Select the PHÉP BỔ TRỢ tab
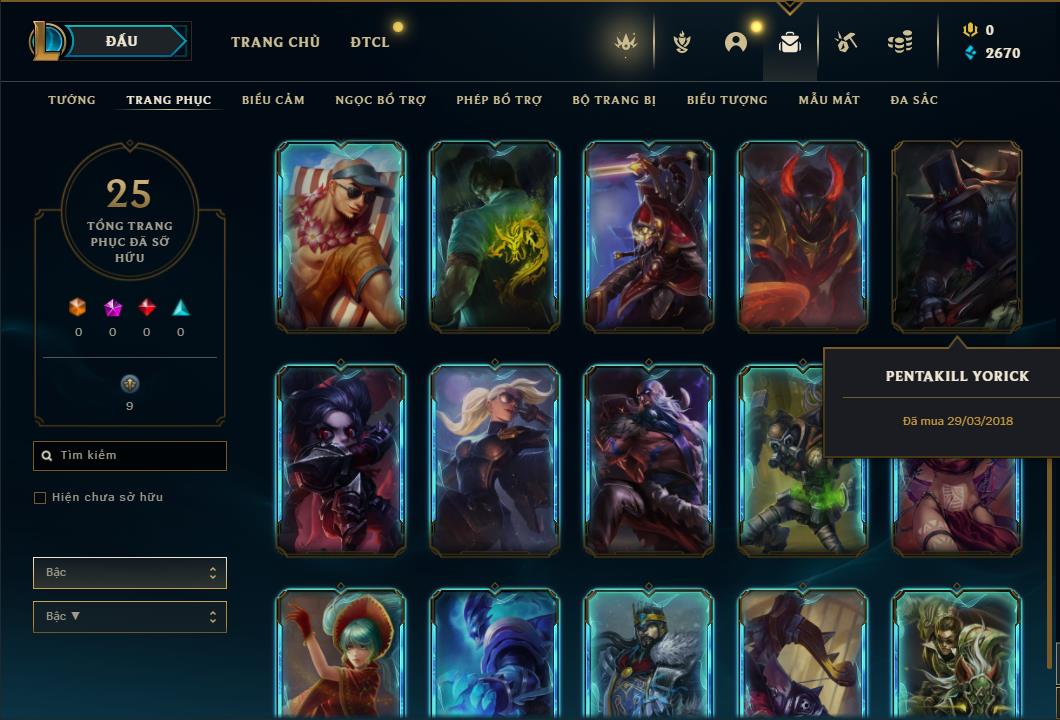1060x720 pixels. point(499,100)
